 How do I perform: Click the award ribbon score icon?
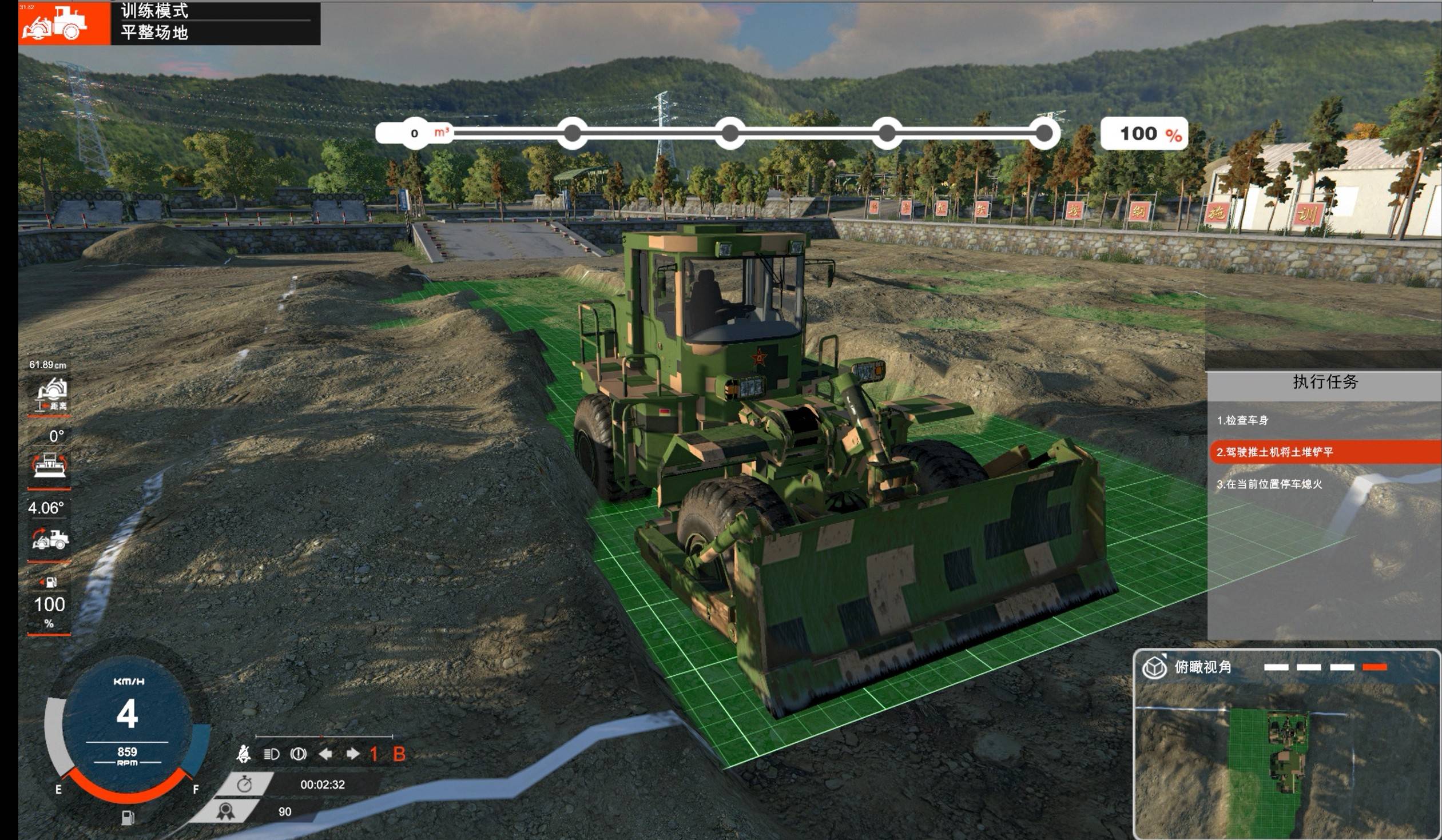[225, 811]
